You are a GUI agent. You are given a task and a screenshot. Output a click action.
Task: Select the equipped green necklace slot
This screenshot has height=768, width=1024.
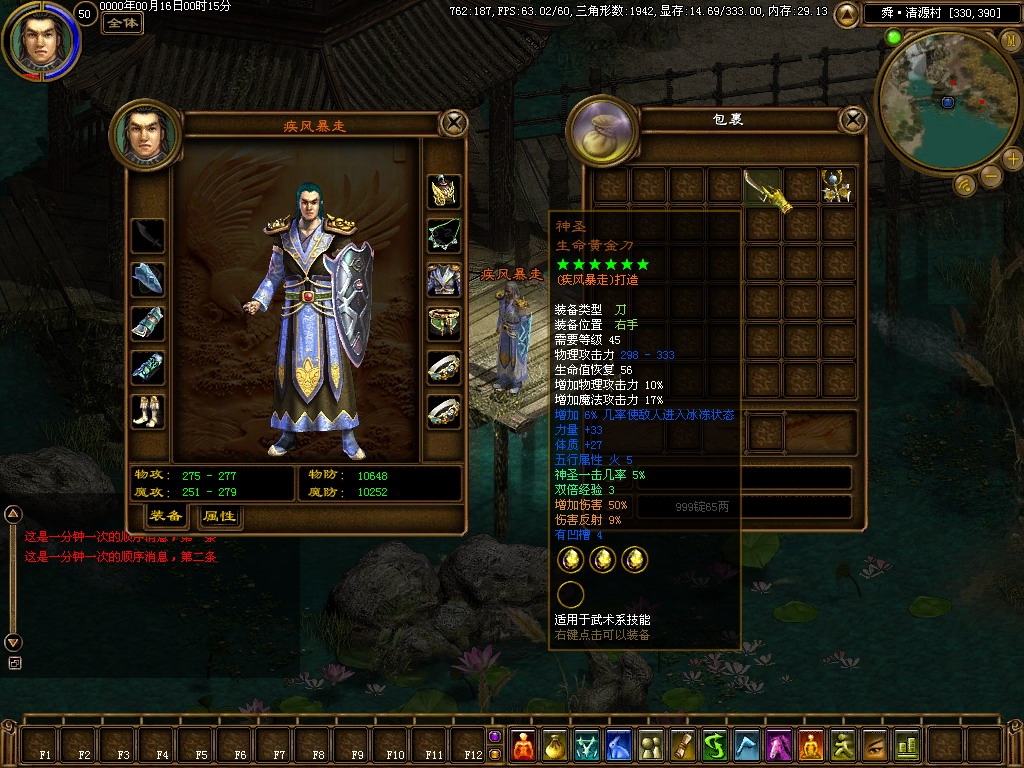click(x=443, y=236)
